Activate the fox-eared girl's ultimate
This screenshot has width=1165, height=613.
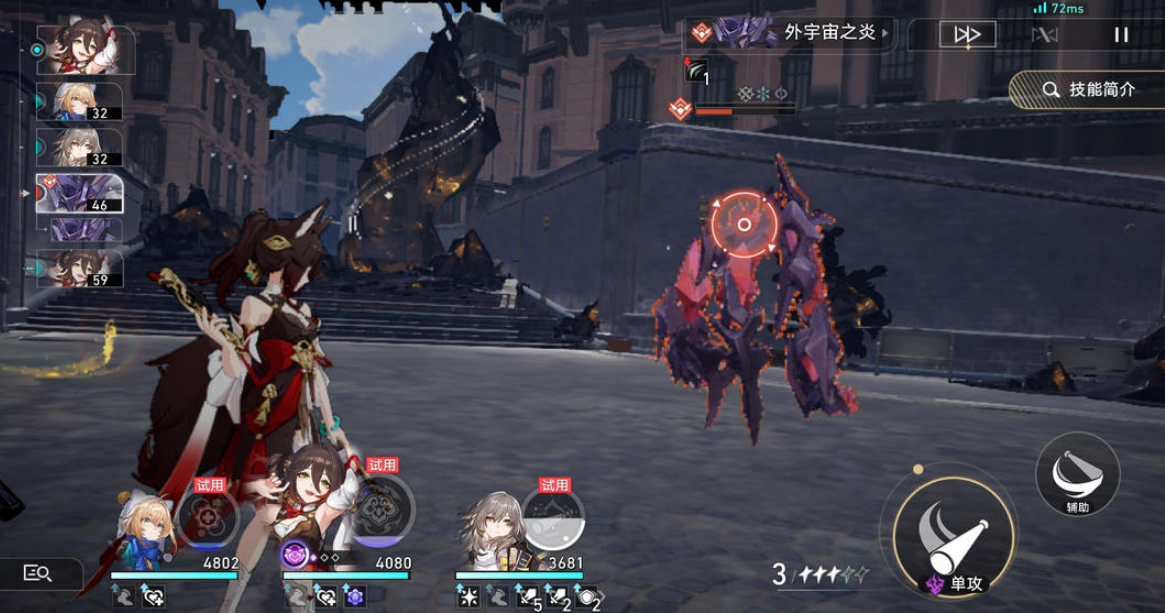[382, 512]
